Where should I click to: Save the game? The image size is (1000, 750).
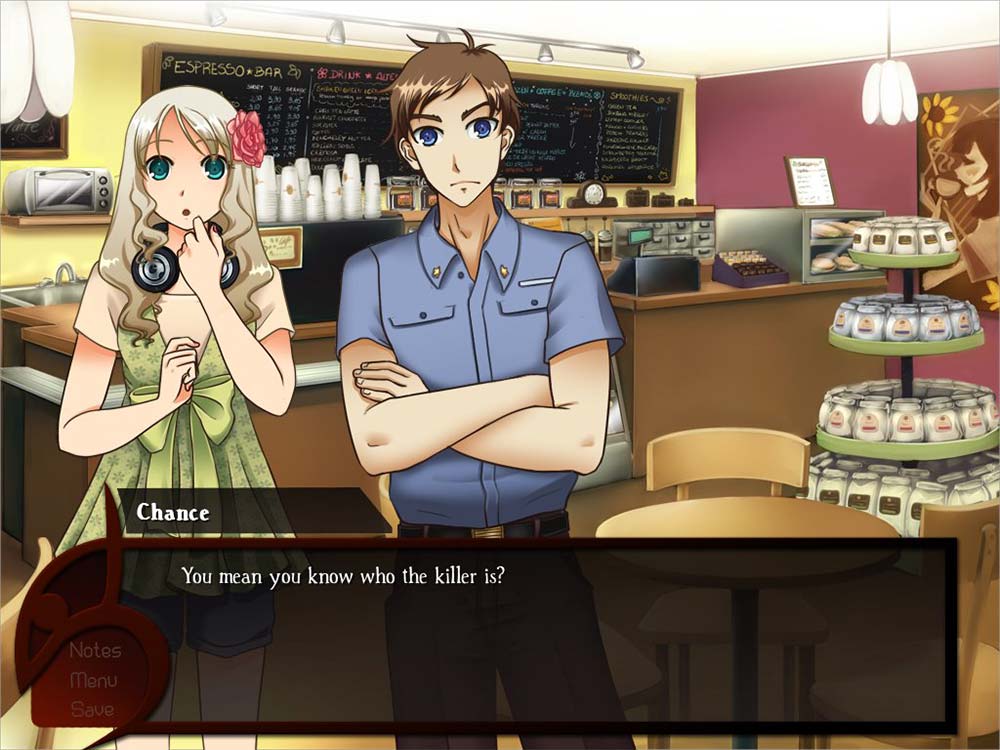[x=92, y=711]
